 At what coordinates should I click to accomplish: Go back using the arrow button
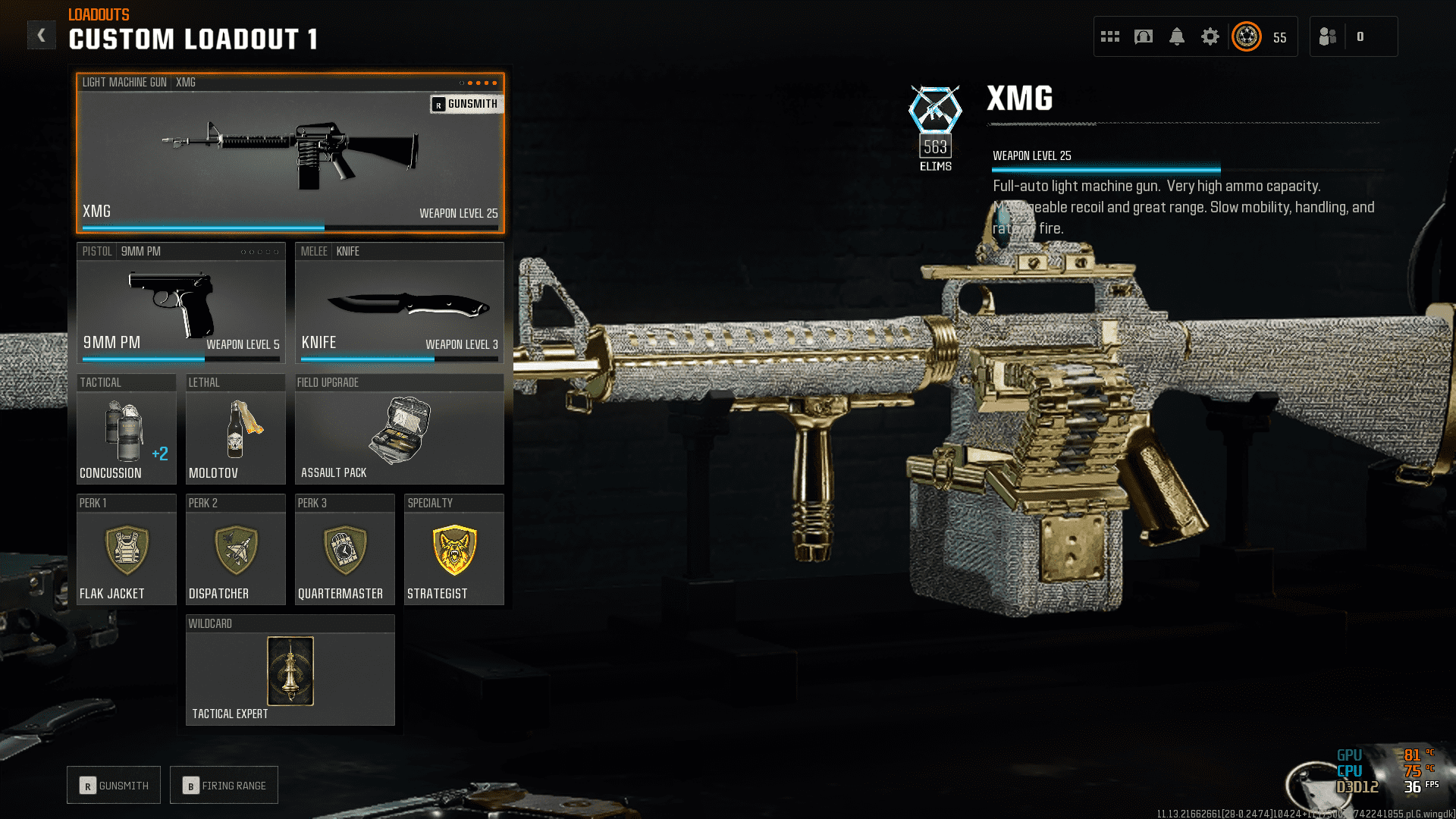(42, 35)
